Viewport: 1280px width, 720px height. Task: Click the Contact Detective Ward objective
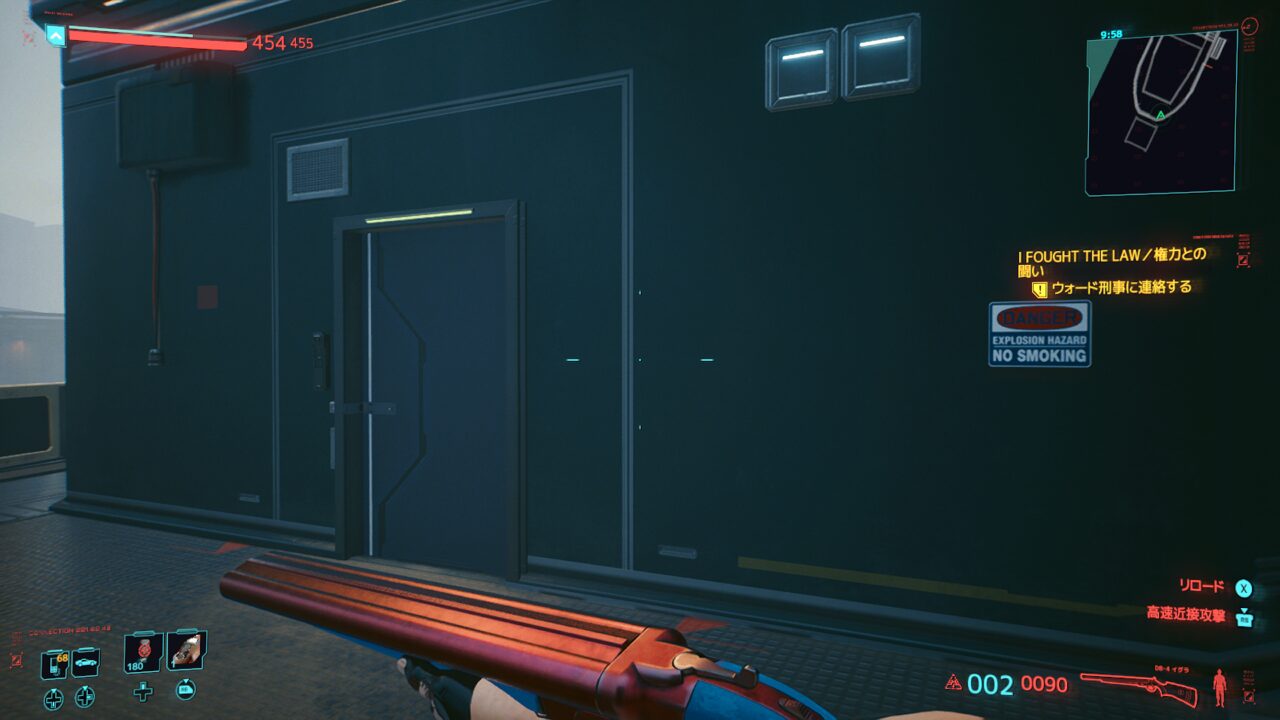click(1120, 288)
